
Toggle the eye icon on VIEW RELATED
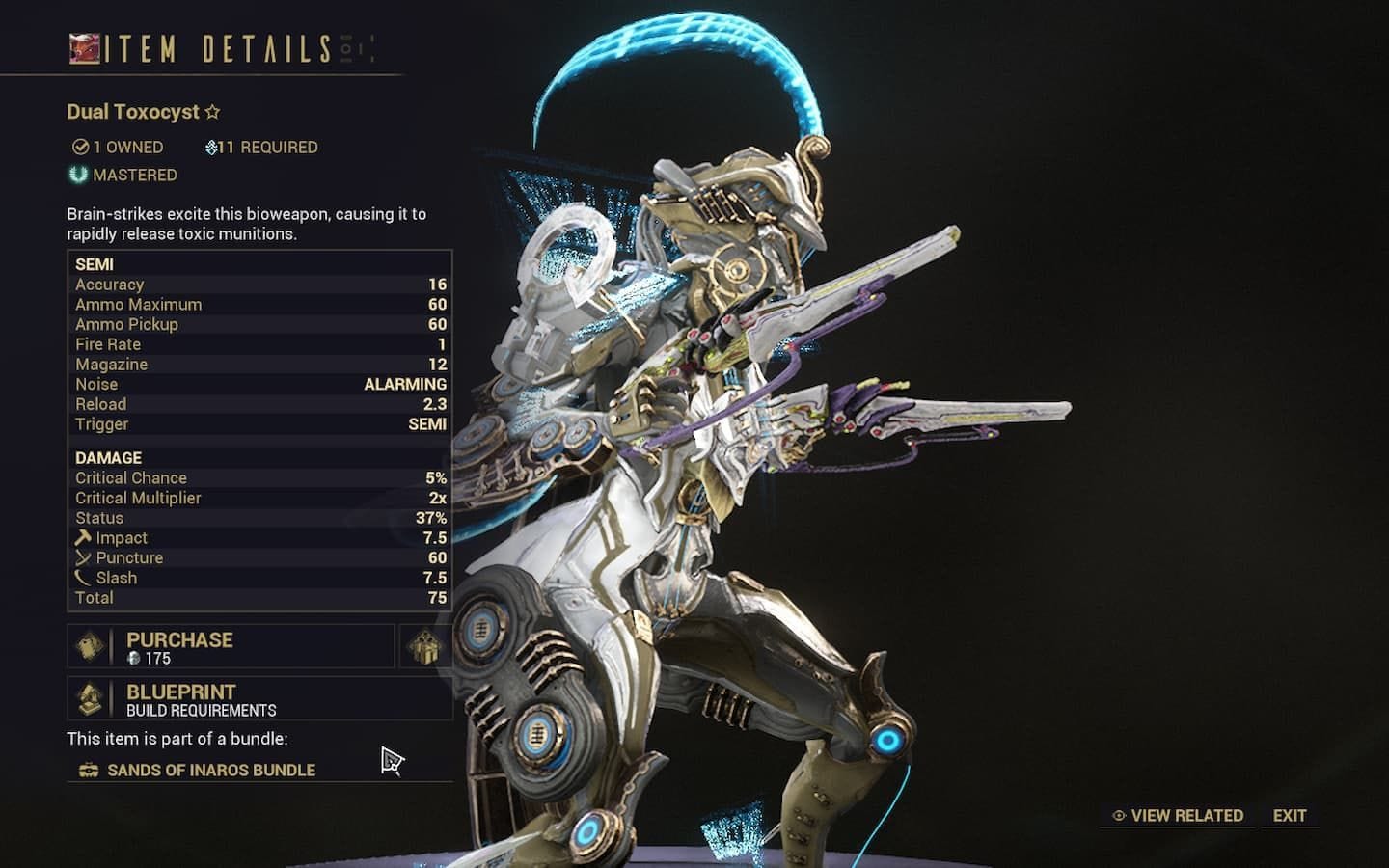(1117, 815)
